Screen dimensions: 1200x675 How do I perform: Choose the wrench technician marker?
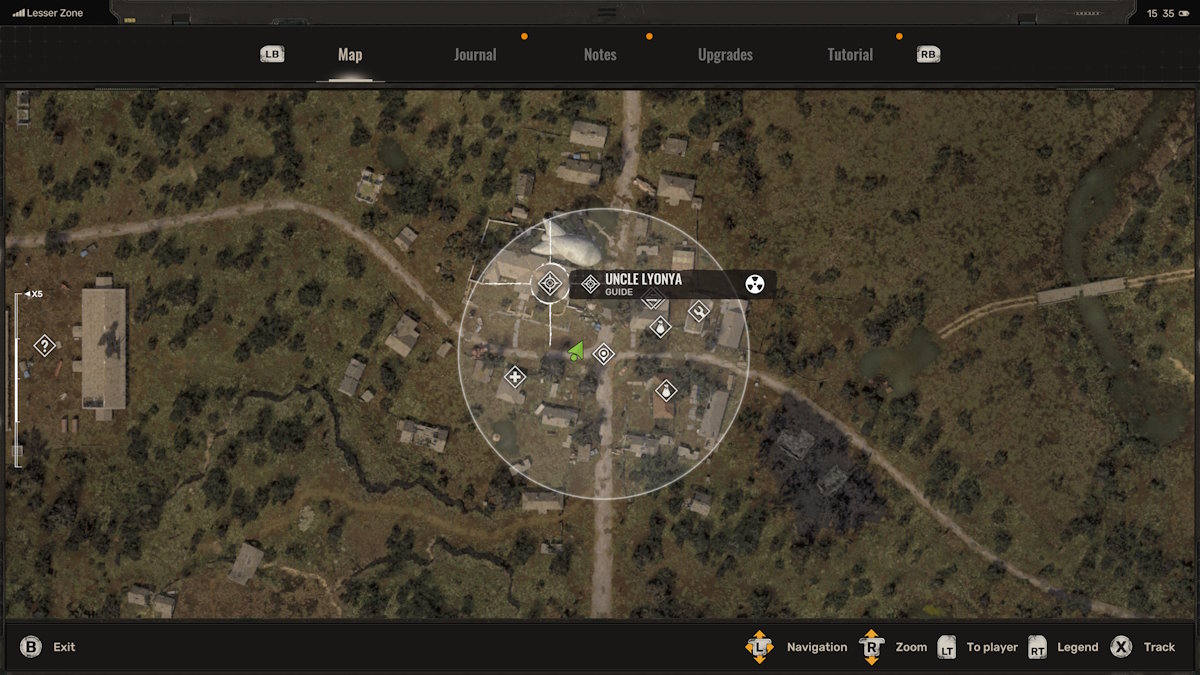pos(699,311)
